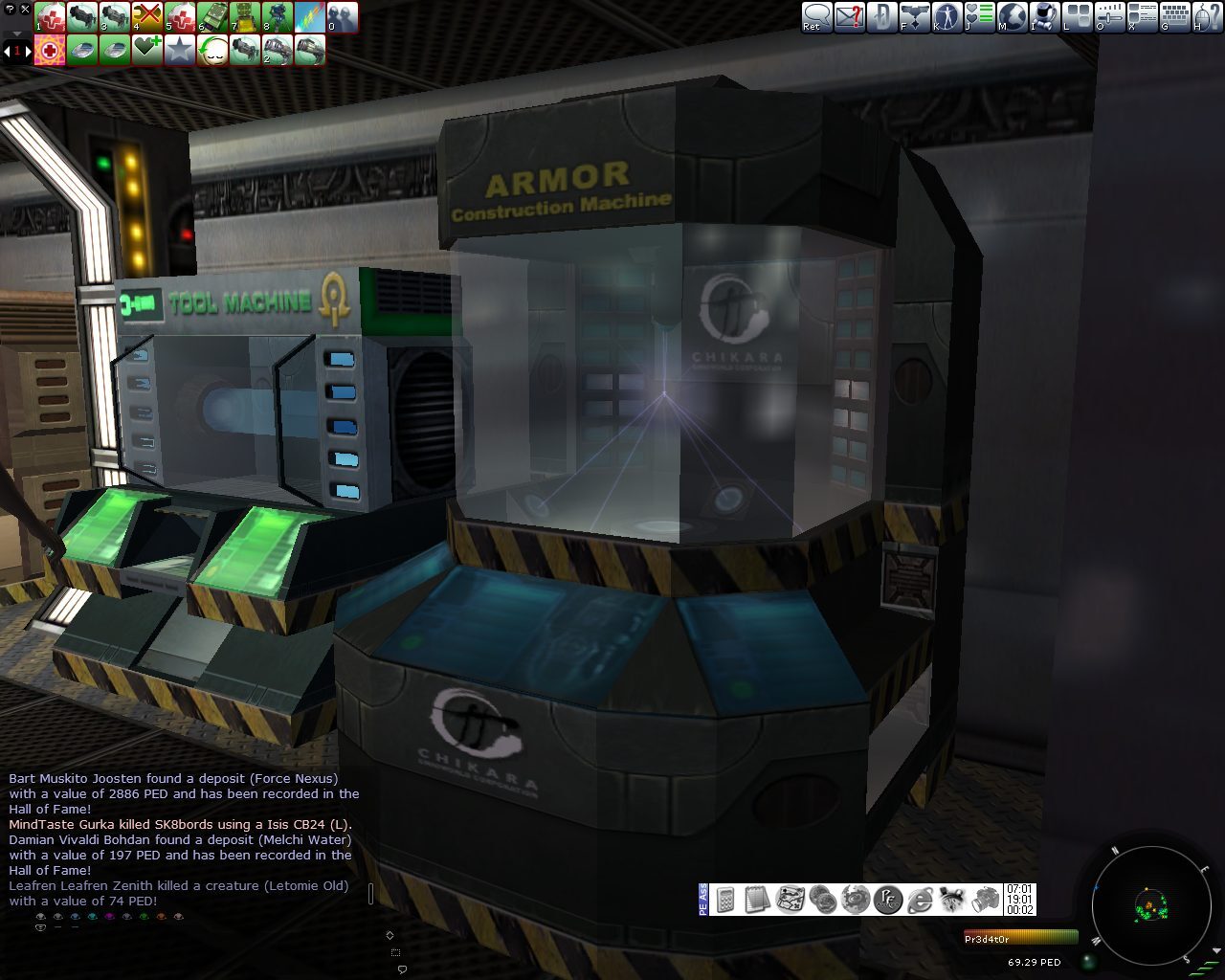Screen dimensions: 1225x980
Task: Click the Pr3d4tOr health bar
Action: pyautogui.click(x=1019, y=938)
